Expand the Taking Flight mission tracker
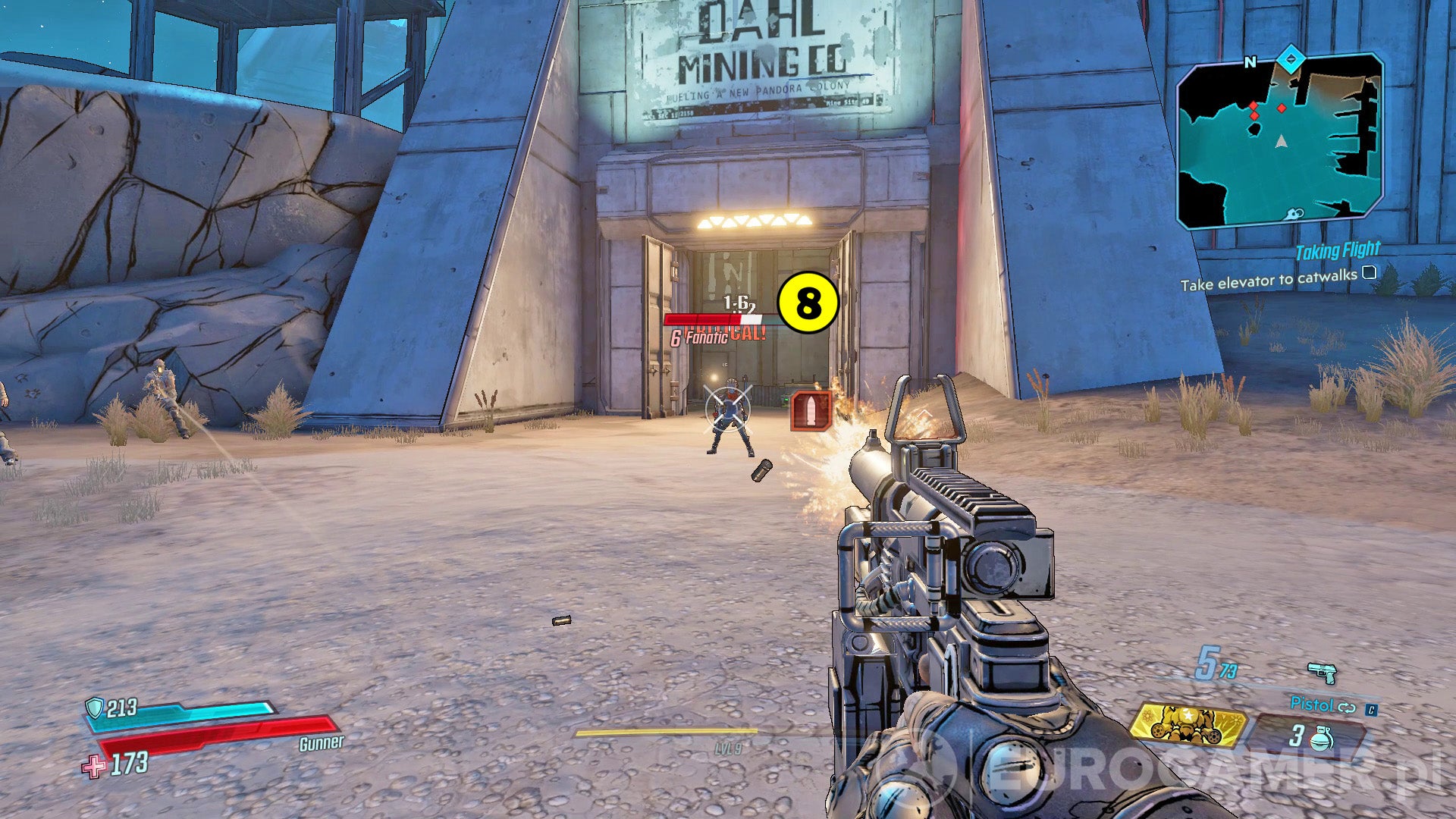 tap(1340, 249)
